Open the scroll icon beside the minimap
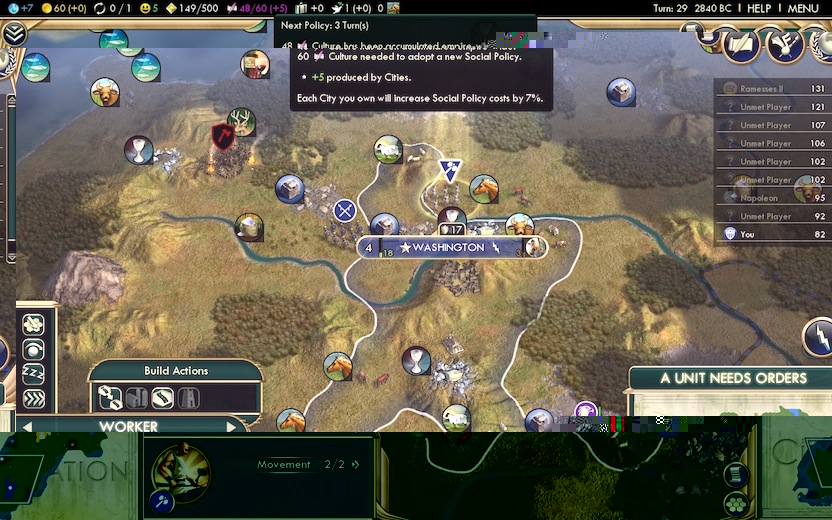The width and height of the screenshot is (832, 520). point(736,473)
